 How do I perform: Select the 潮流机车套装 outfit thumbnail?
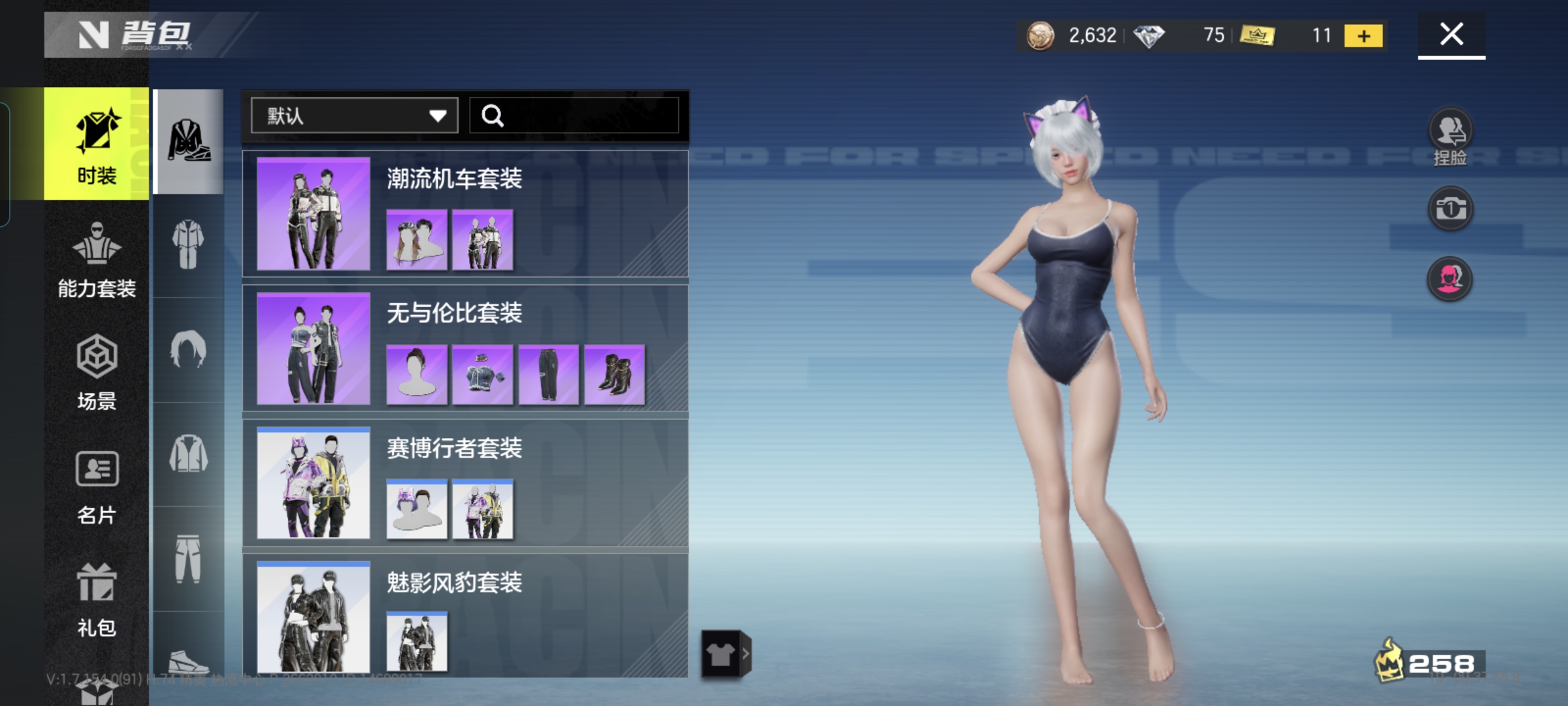click(313, 214)
